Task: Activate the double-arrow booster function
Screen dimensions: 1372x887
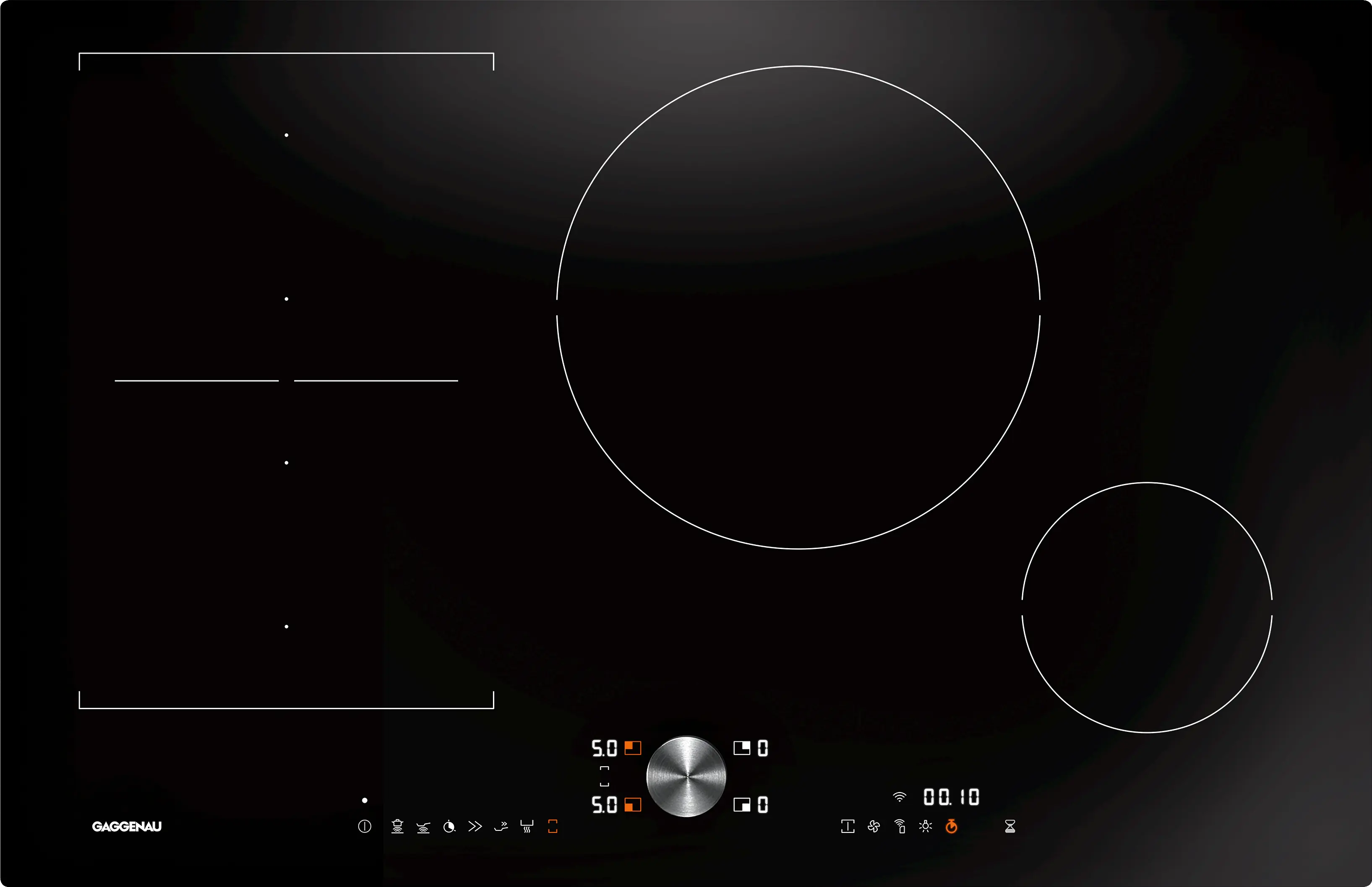Action: pyautogui.click(x=475, y=827)
